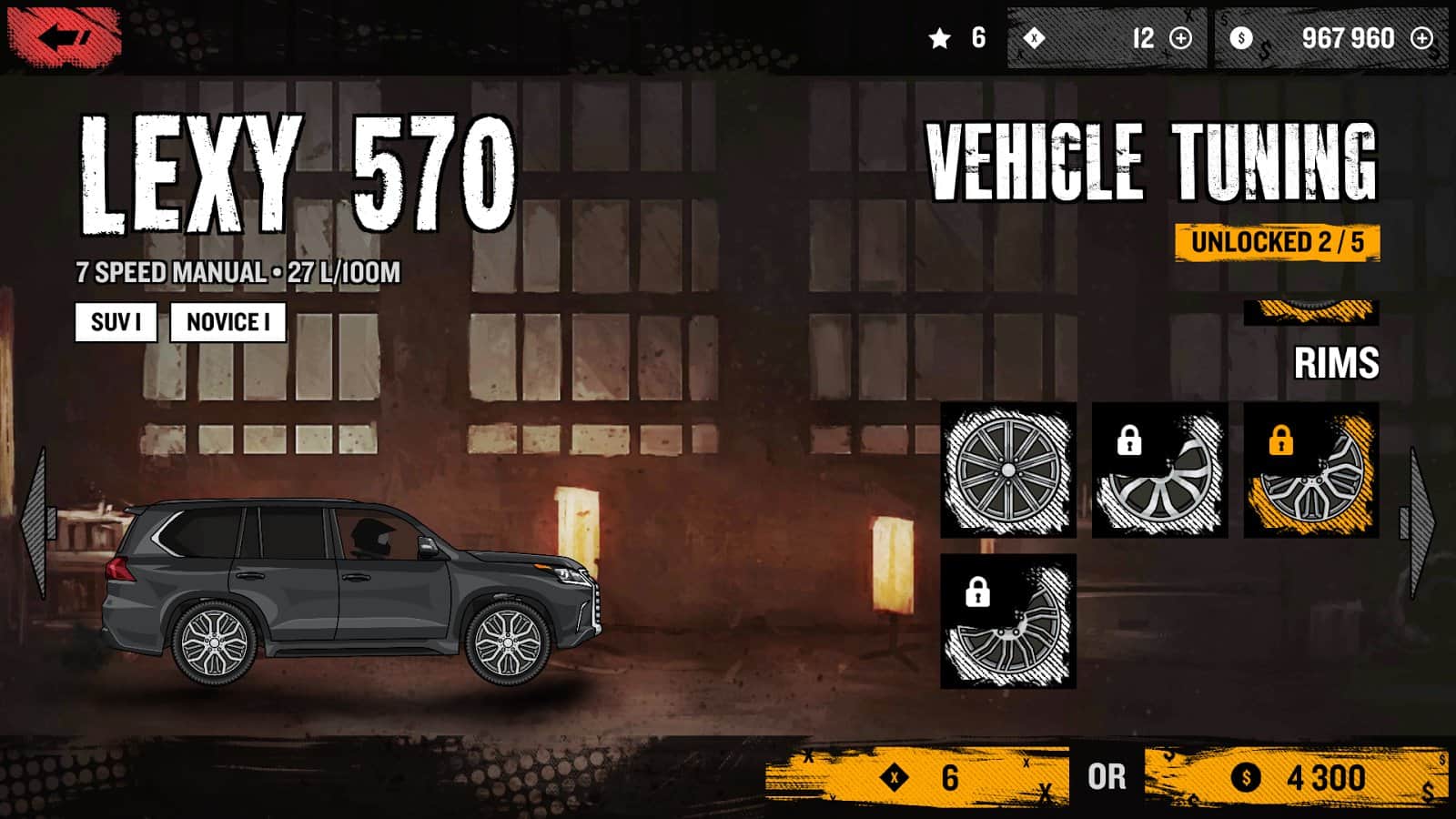Add more cash with plus button

tap(1421, 38)
